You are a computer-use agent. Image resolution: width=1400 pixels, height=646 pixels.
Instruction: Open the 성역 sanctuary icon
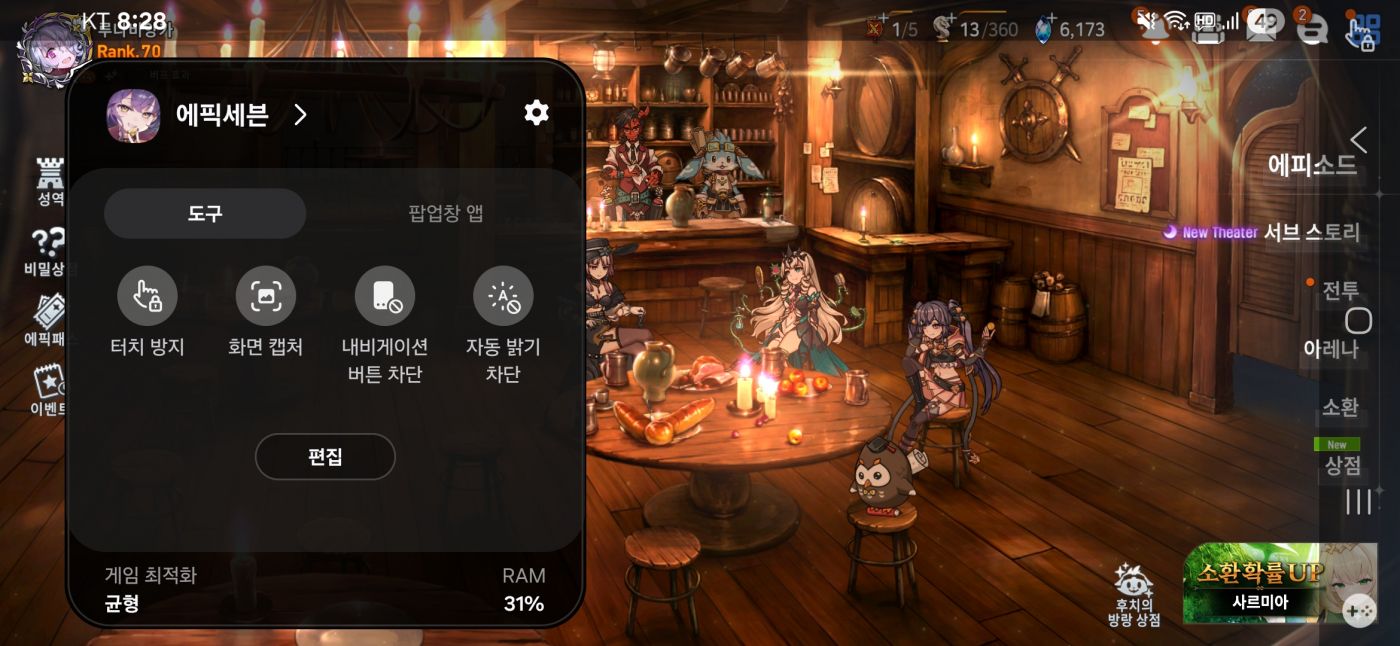tap(50, 181)
